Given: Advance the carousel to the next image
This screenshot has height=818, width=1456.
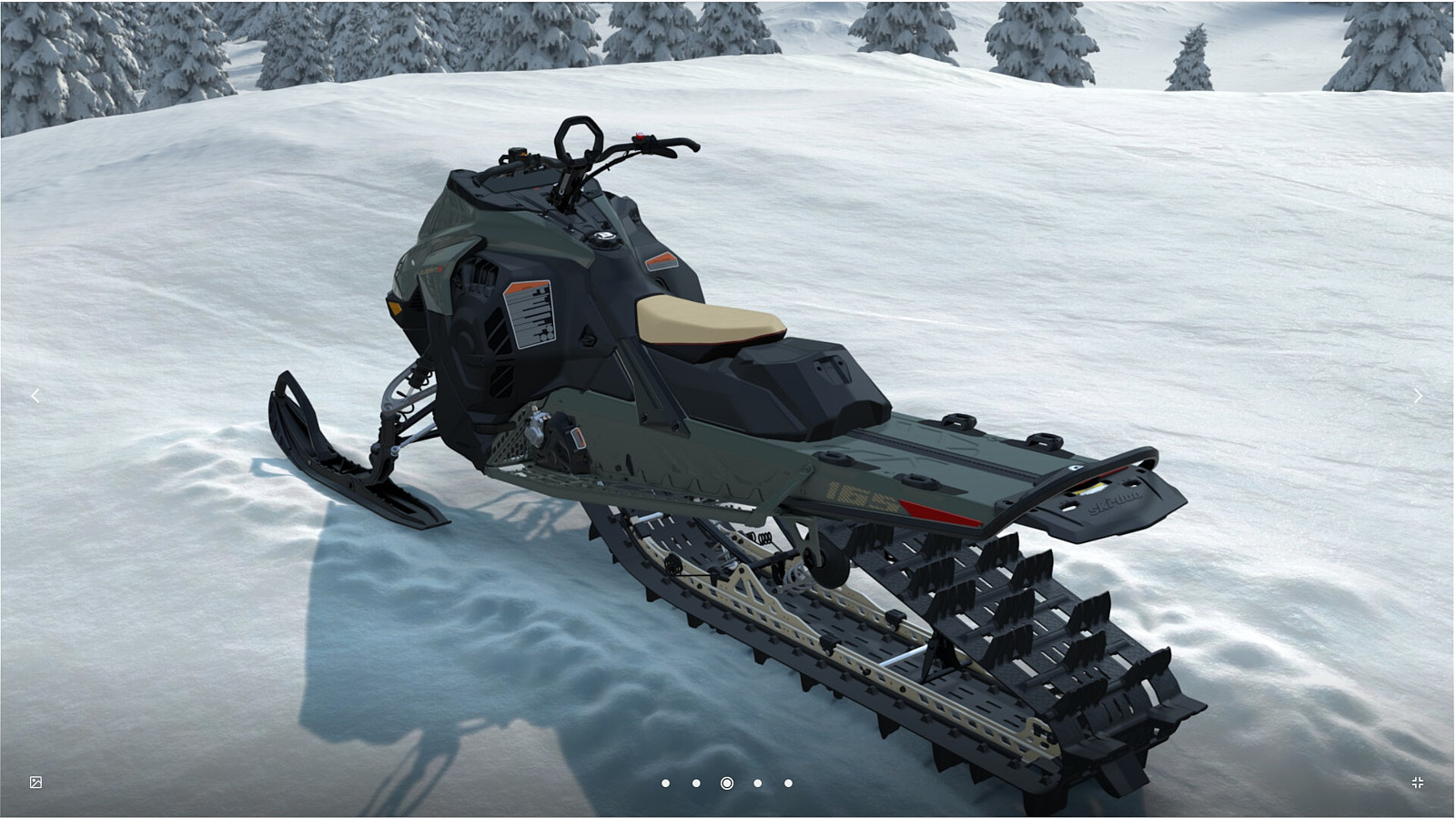Looking at the screenshot, I should point(1418,395).
